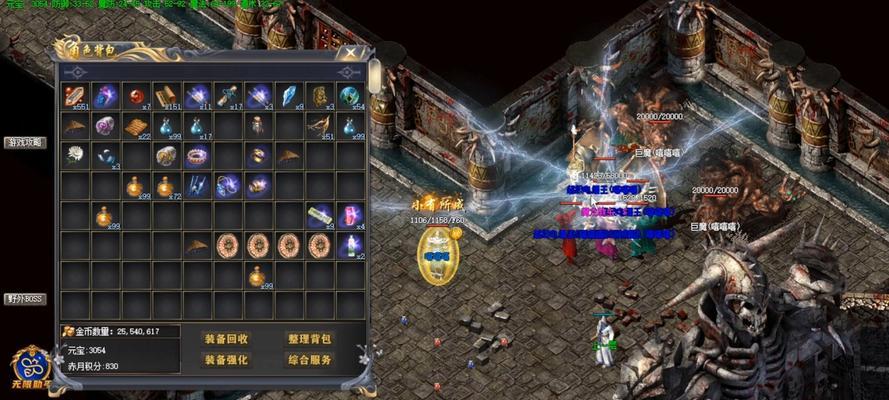The height and width of the screenshot is (400, 889).
Task: Select the teal orb stack x64
Action: (x=350, y=97)
